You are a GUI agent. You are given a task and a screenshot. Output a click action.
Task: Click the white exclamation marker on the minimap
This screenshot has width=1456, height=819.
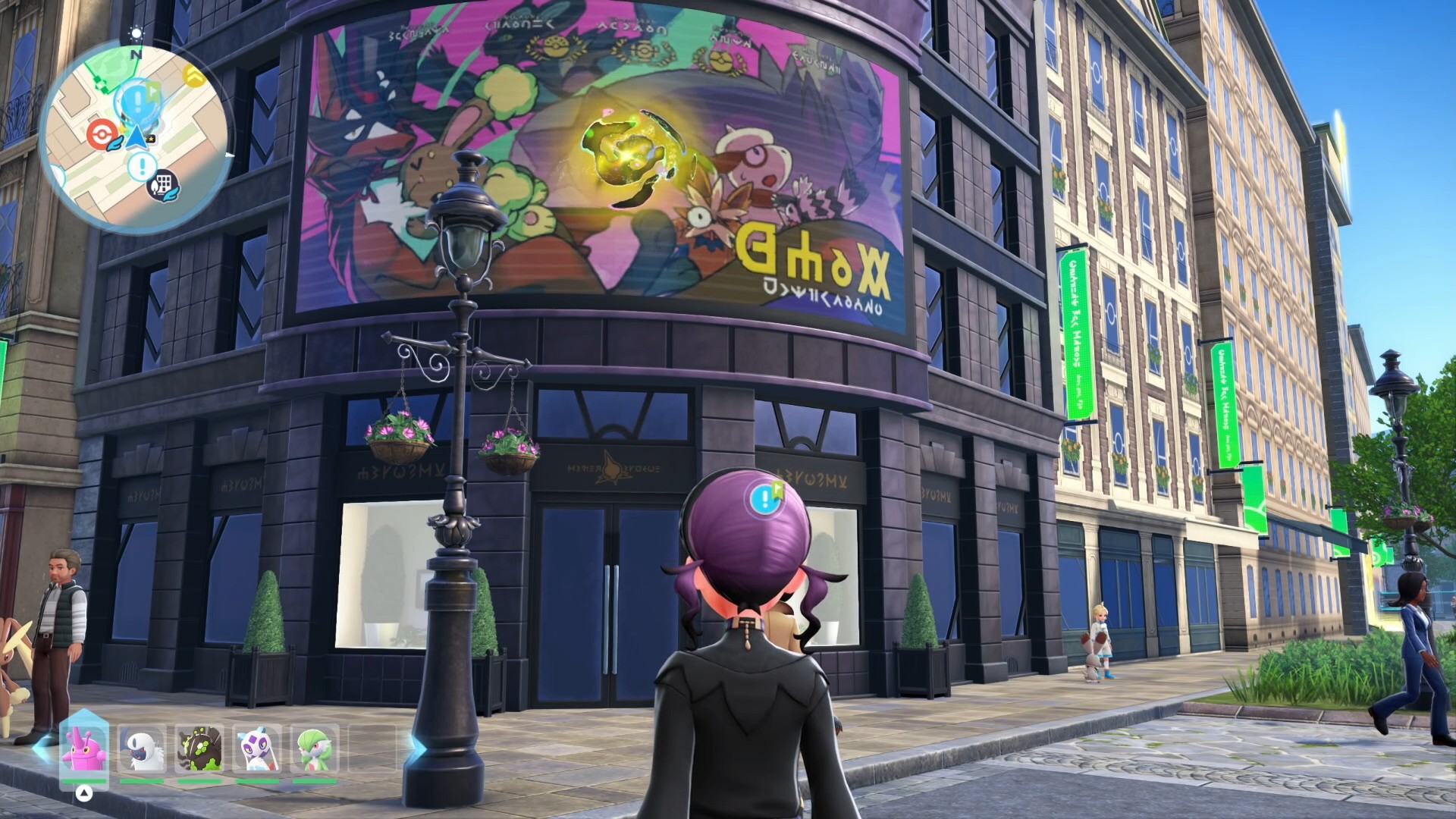(142, 166)
